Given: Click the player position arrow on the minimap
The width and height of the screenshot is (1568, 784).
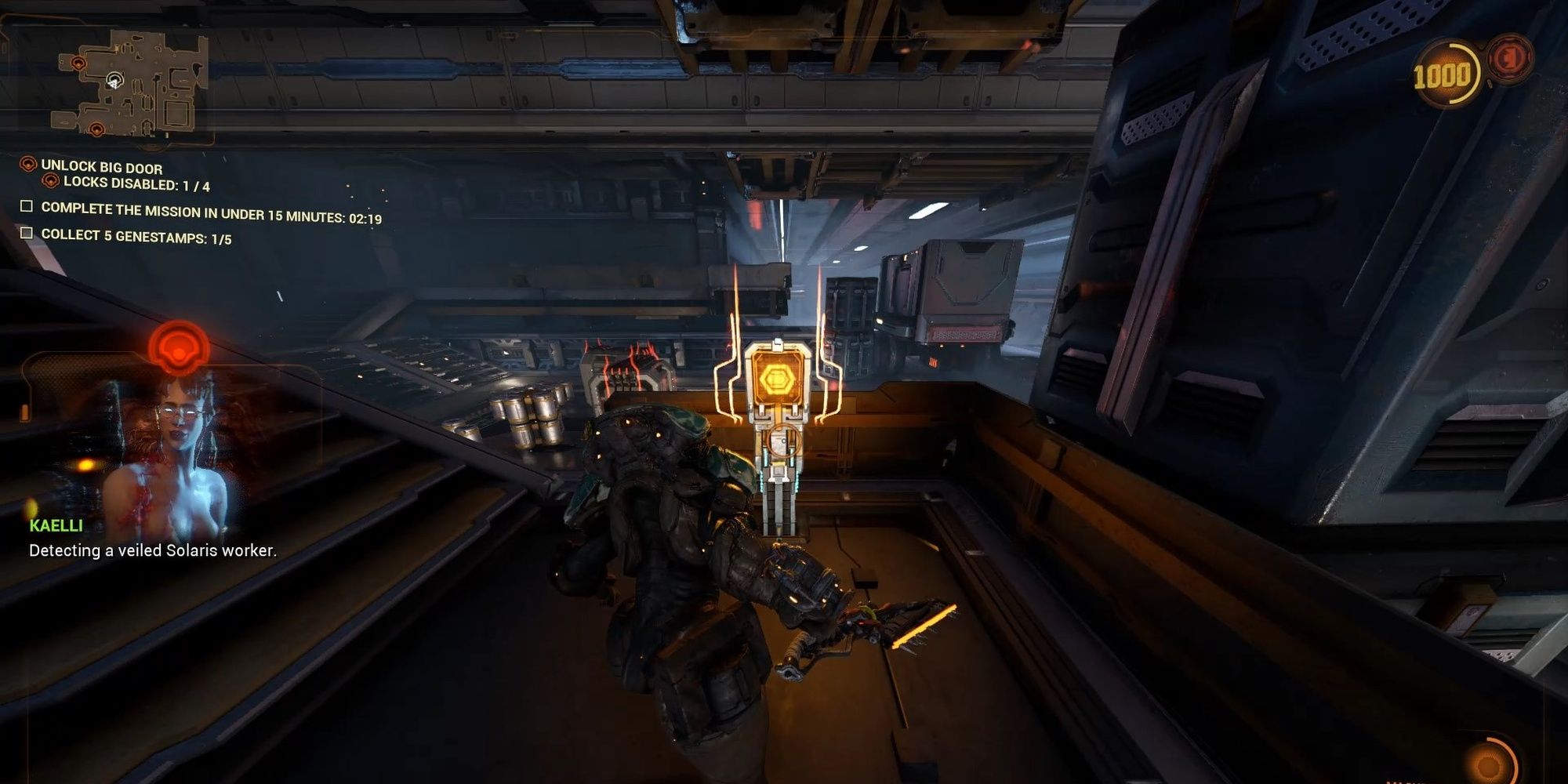Looking at the screenshot, I should (x=114, y=84).
